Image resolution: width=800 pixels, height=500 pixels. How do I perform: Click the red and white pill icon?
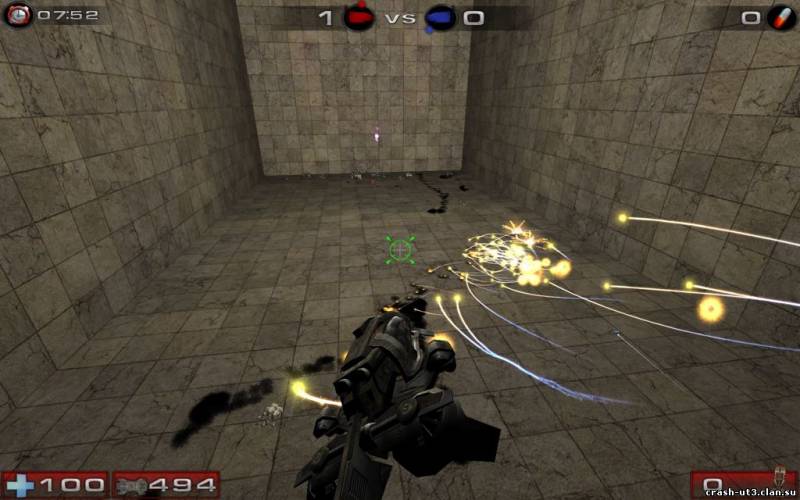(781, 17)
